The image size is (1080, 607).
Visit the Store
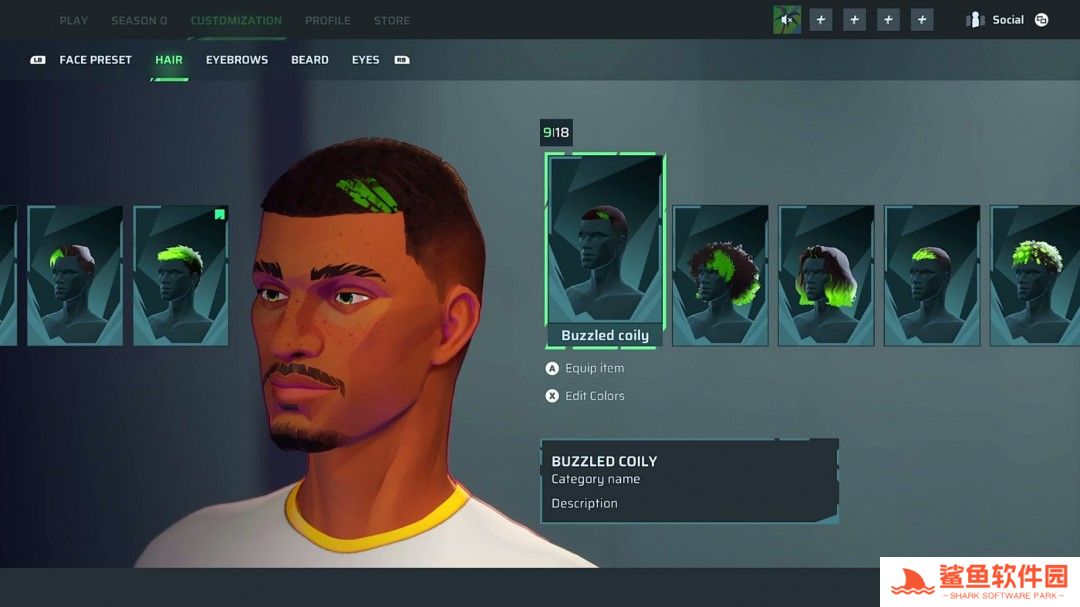pos(391,20)
